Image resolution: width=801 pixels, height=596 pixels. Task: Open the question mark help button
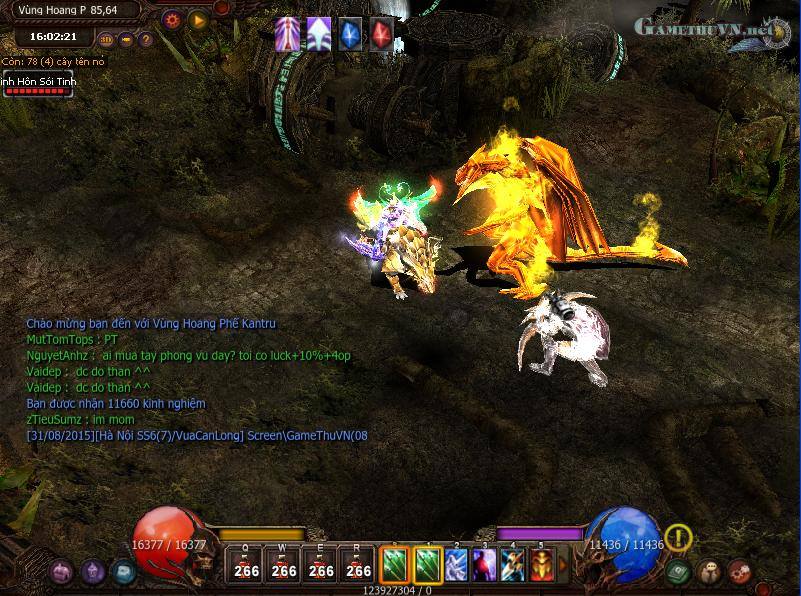(x=146, y=40)
